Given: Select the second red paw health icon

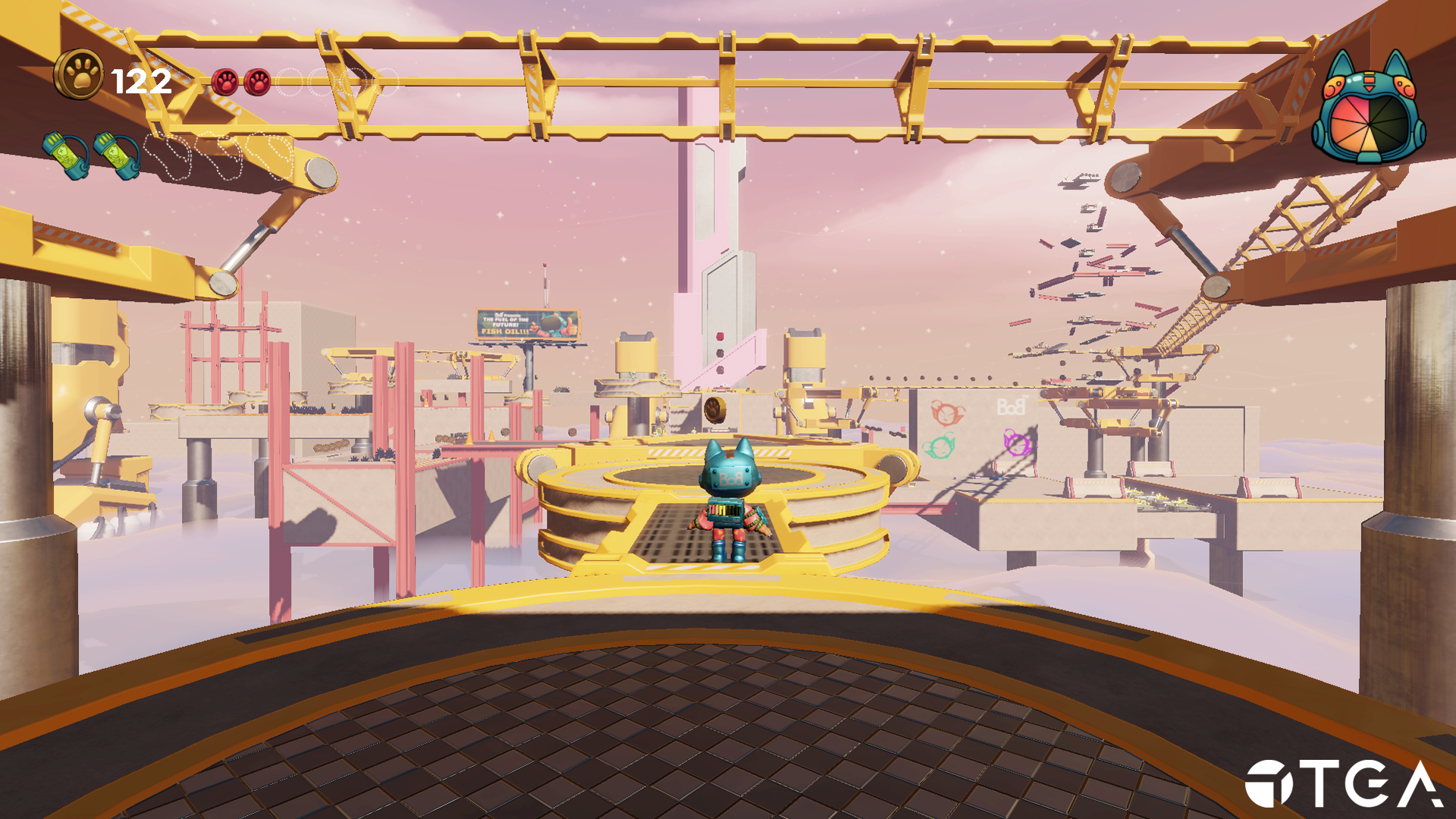Looking at the screenshot, I should pos(257,81).
